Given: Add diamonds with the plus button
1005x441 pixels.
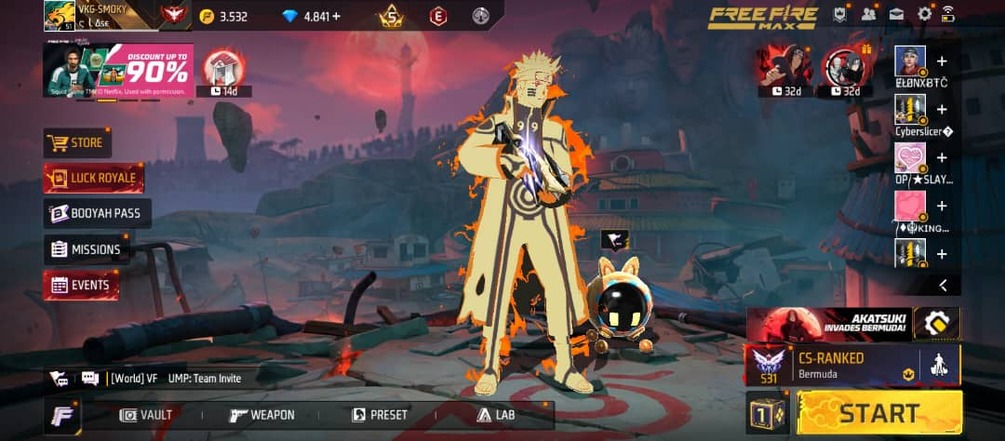Looking at the screenshot, I should (x=336, y=16).
